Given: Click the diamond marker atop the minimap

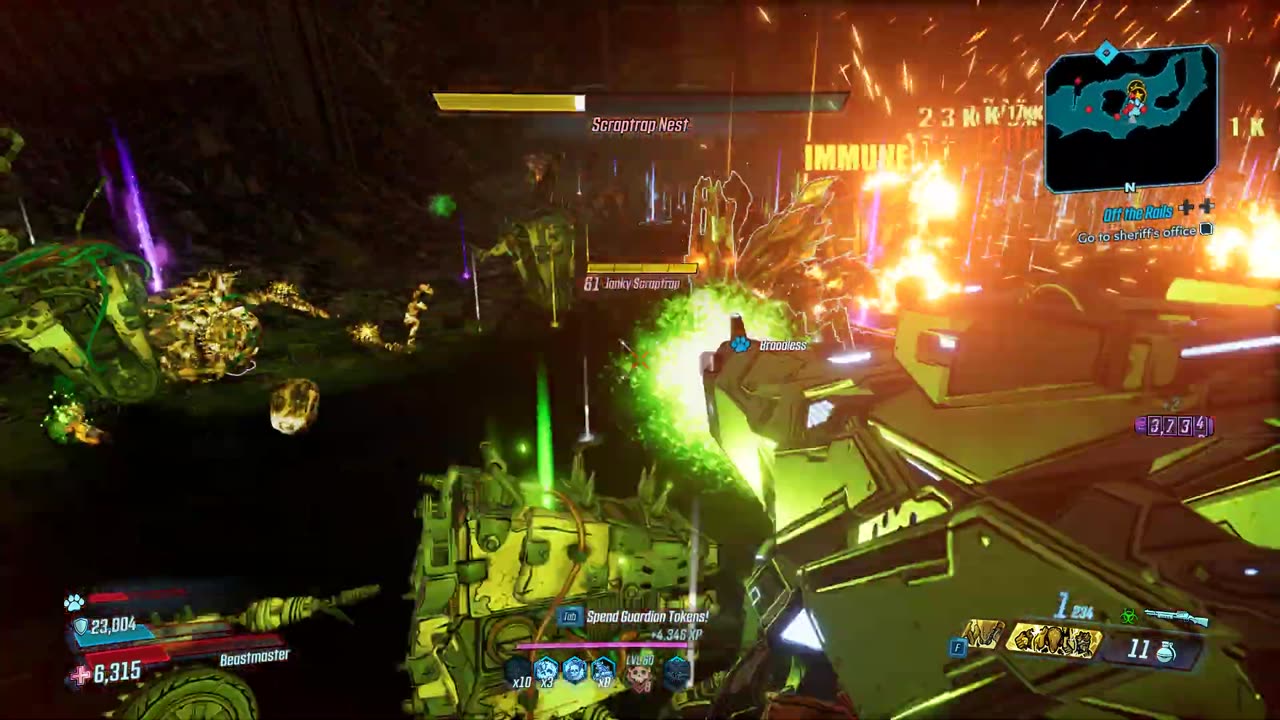Looking at the screenshot, I should pyautogui.click(x=1106, y=52).
